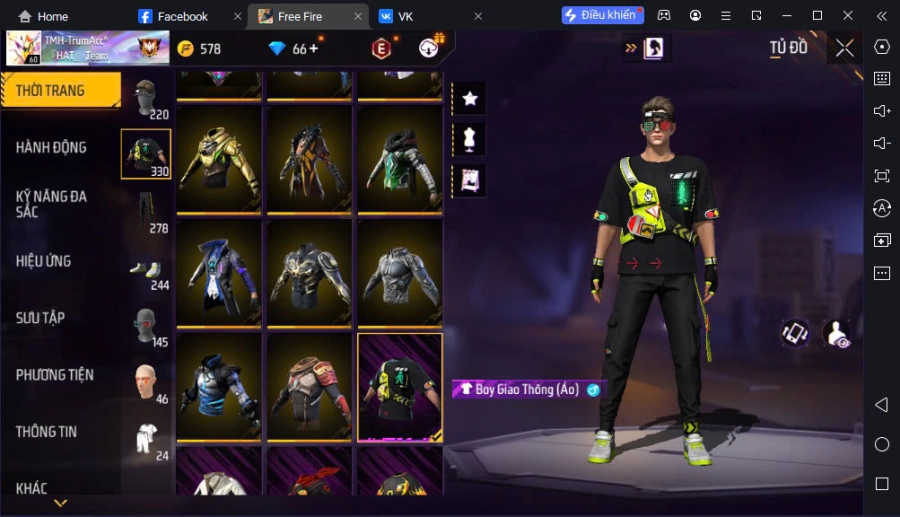Open the shoes subcategory with 244 items
Screen dimensions: 900x517
point(147,270)
